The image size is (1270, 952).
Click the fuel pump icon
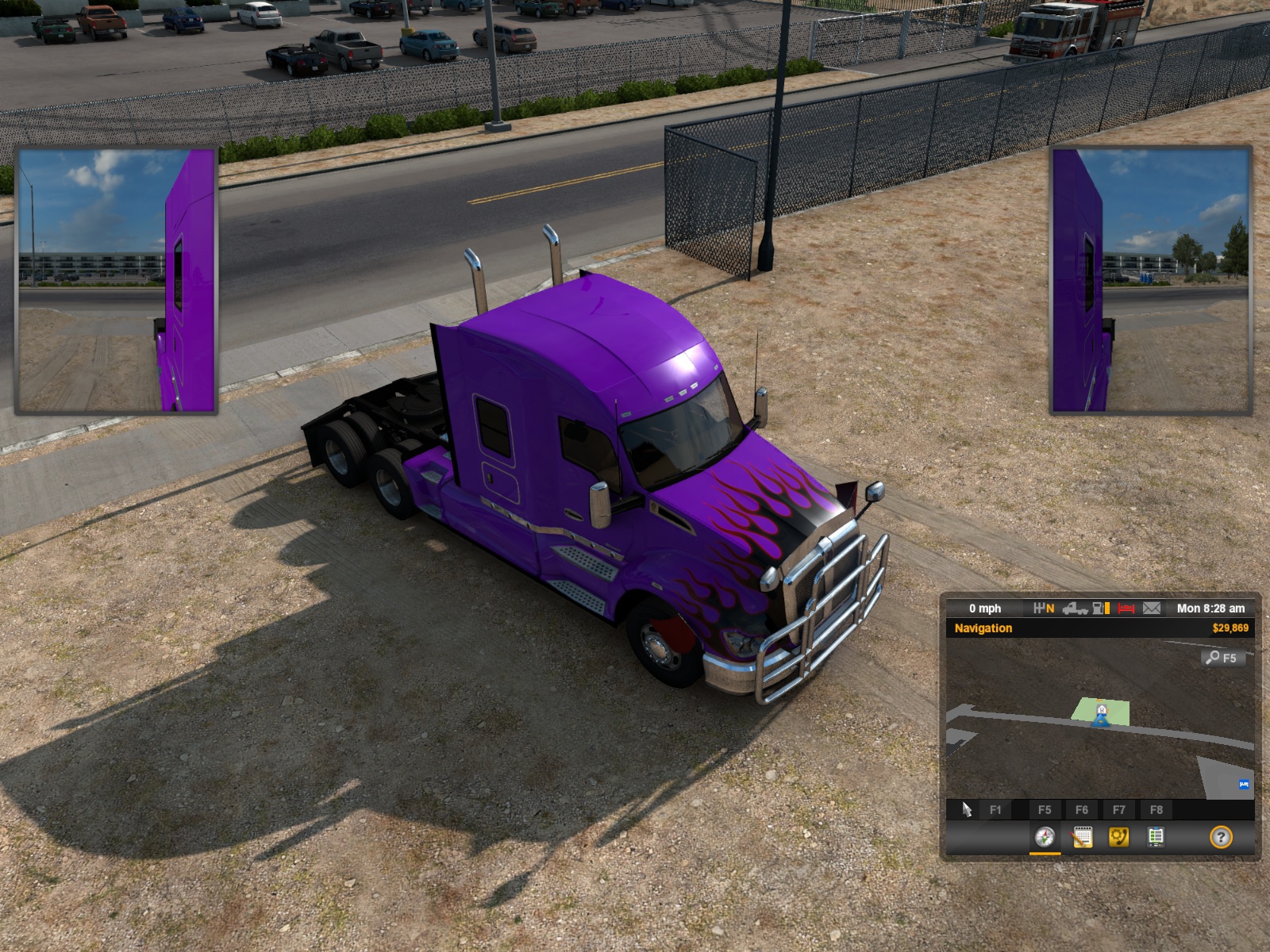pyautogui.click(x=1101, y=608)
